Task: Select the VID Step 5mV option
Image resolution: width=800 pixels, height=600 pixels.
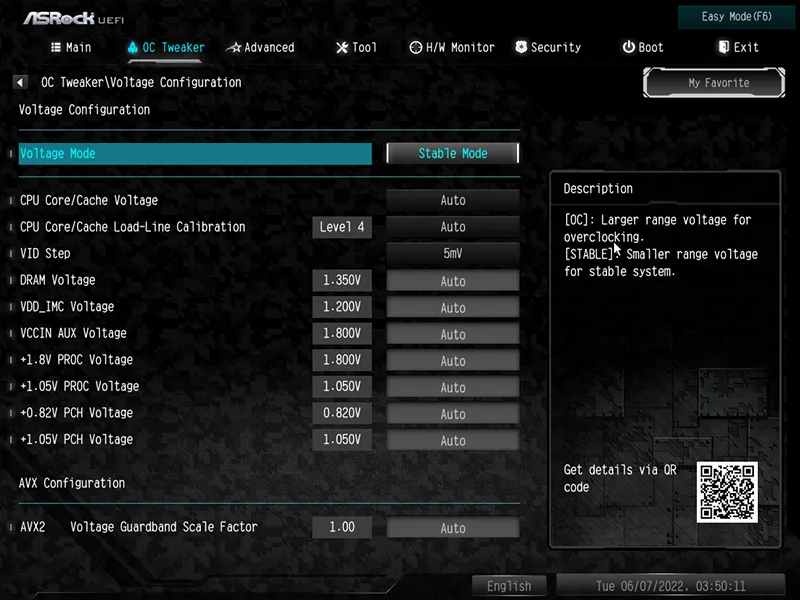Action: (x=453, y=254)
